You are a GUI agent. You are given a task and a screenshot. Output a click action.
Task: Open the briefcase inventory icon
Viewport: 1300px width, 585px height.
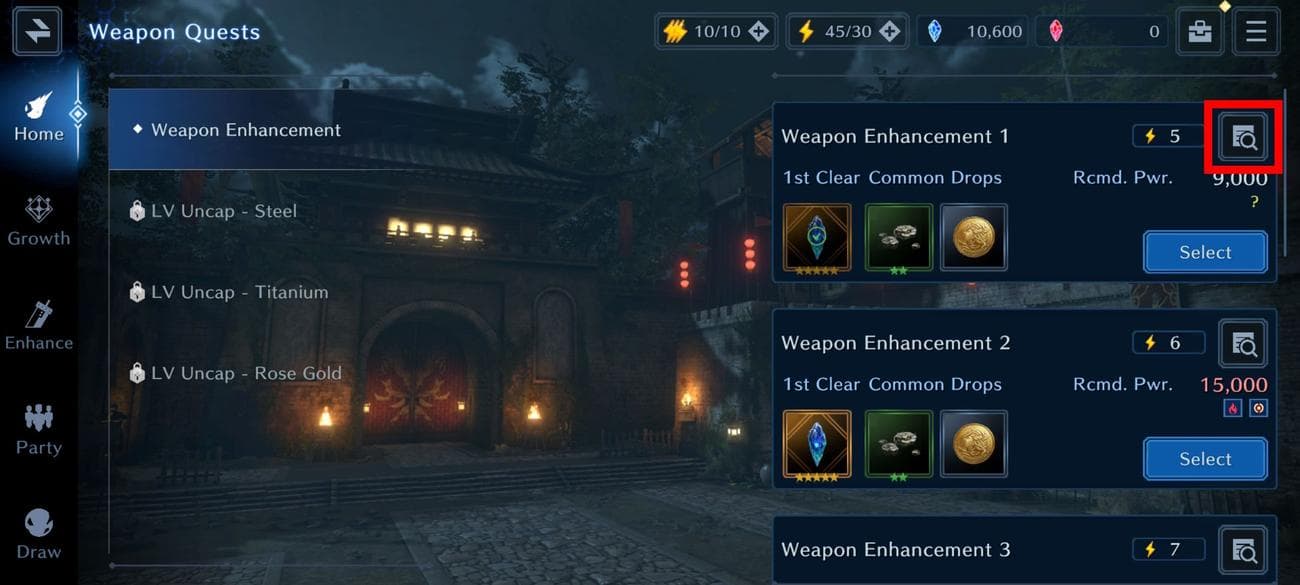(x=1199, y=31)
